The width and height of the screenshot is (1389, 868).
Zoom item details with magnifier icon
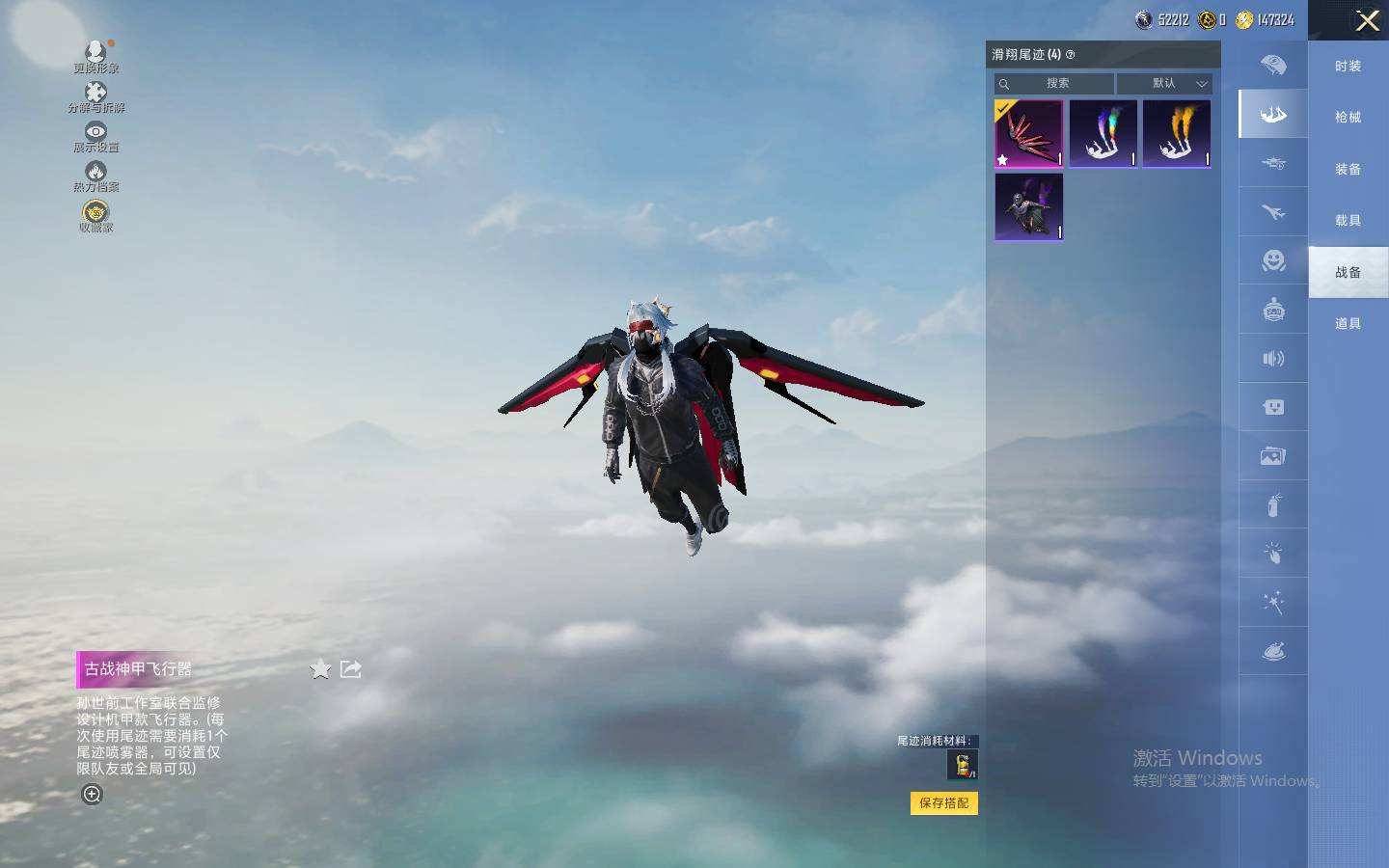tap(92, 795)
